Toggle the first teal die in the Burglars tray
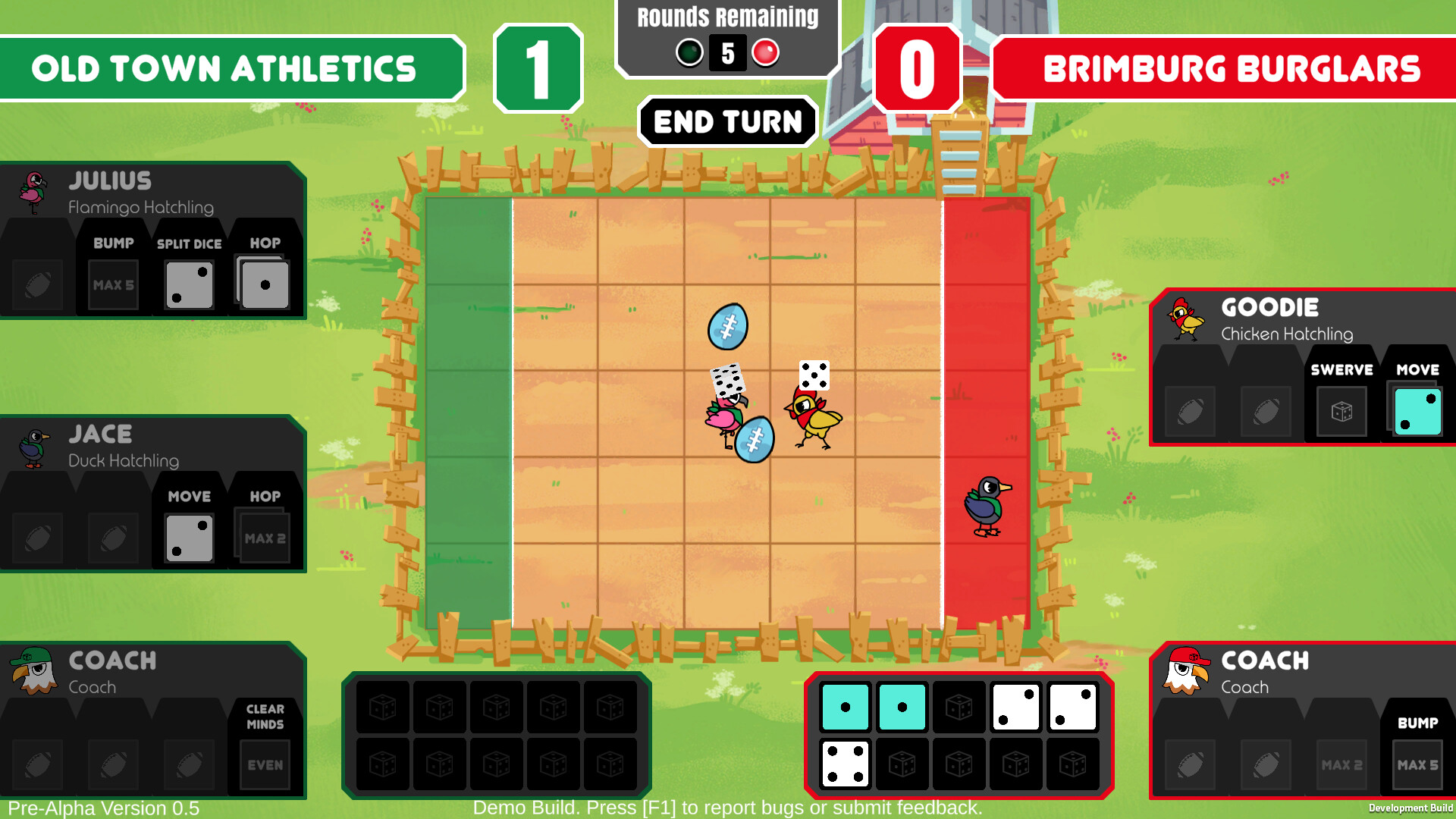The width and height of the screenshot is (1456, 819). point(846,707)
